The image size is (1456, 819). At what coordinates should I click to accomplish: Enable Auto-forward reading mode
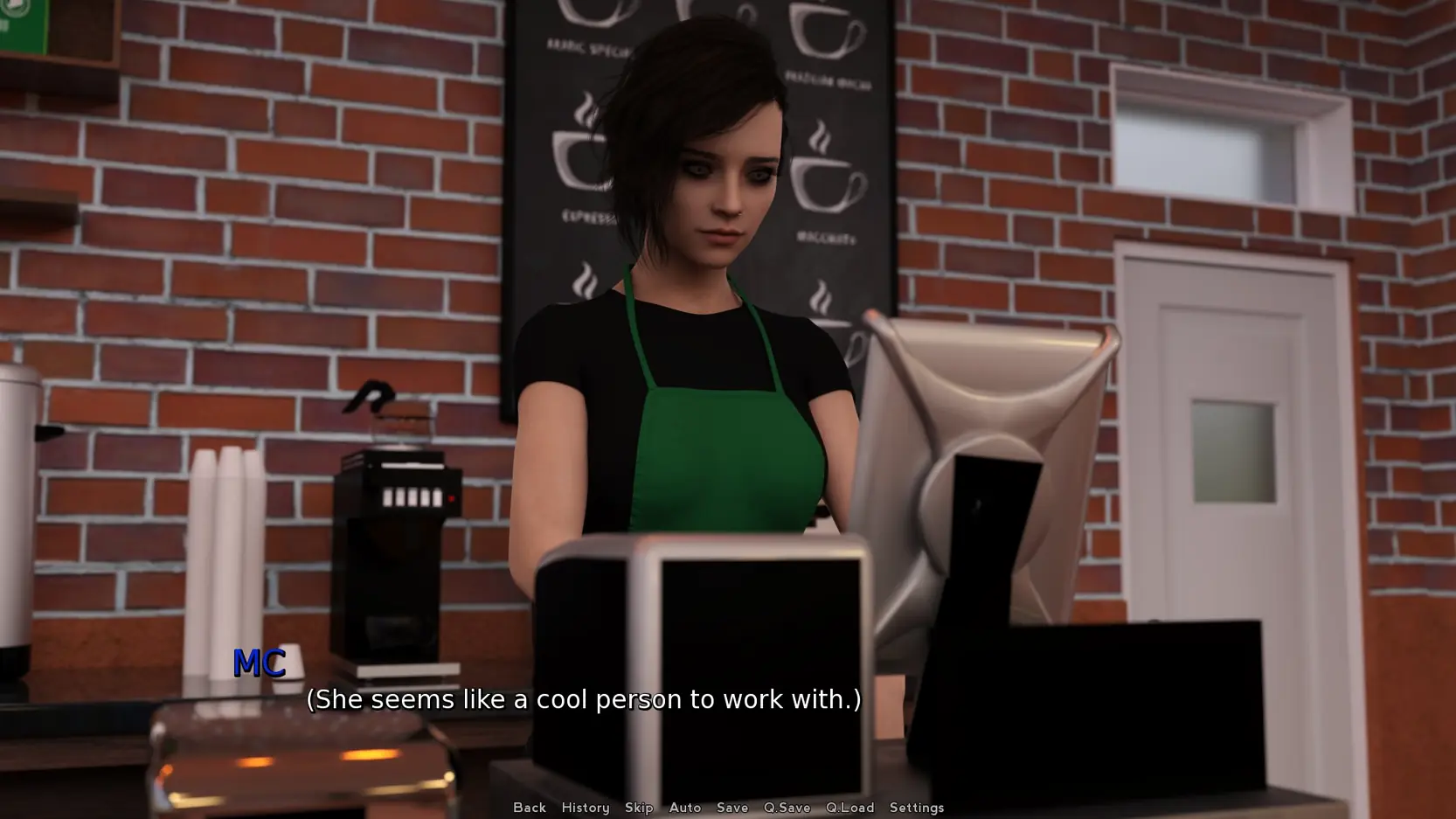click(x=685, y=808)
